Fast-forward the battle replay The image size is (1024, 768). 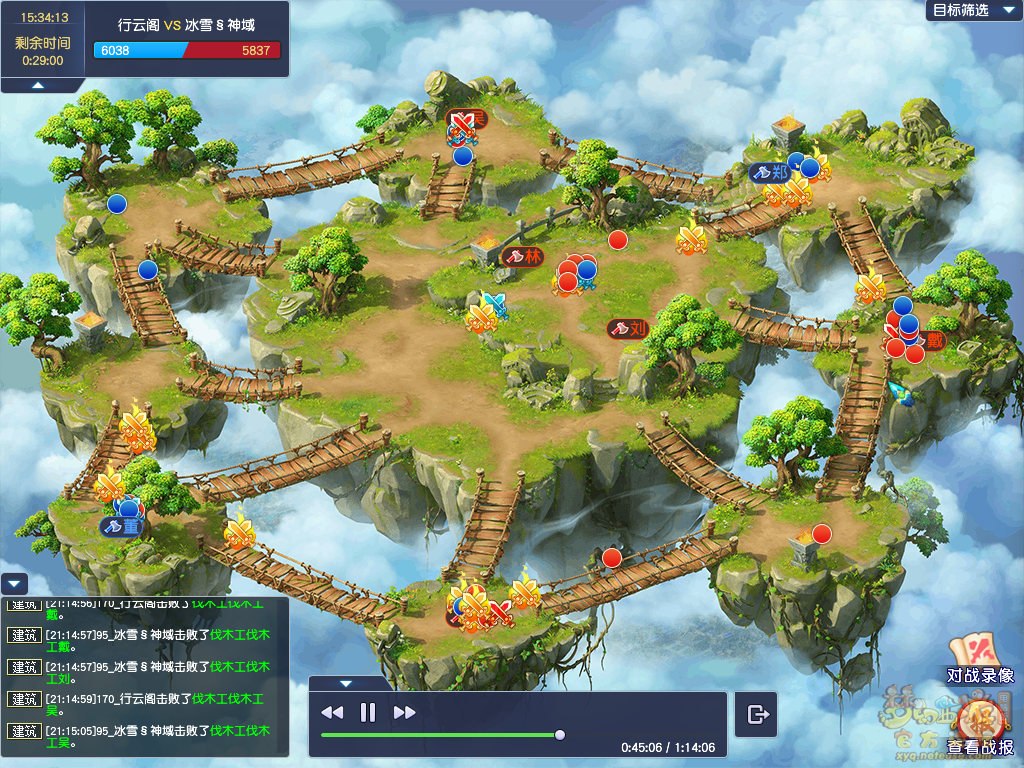404,712
